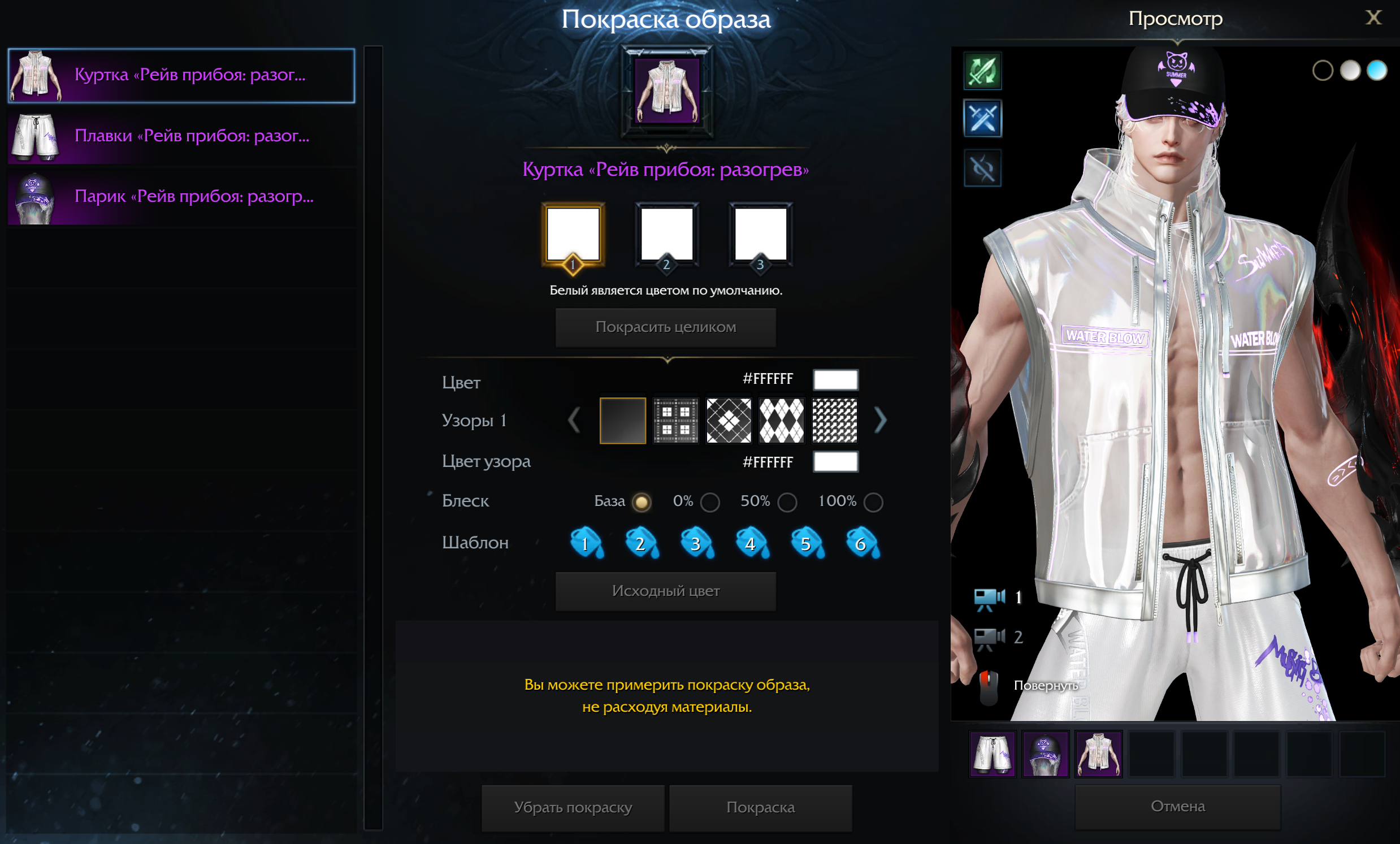Image resolution: width=1400 pixels, height=844 pixels.
Task: Reset with Исходный цвет button
Action: [x=665, y=591]
